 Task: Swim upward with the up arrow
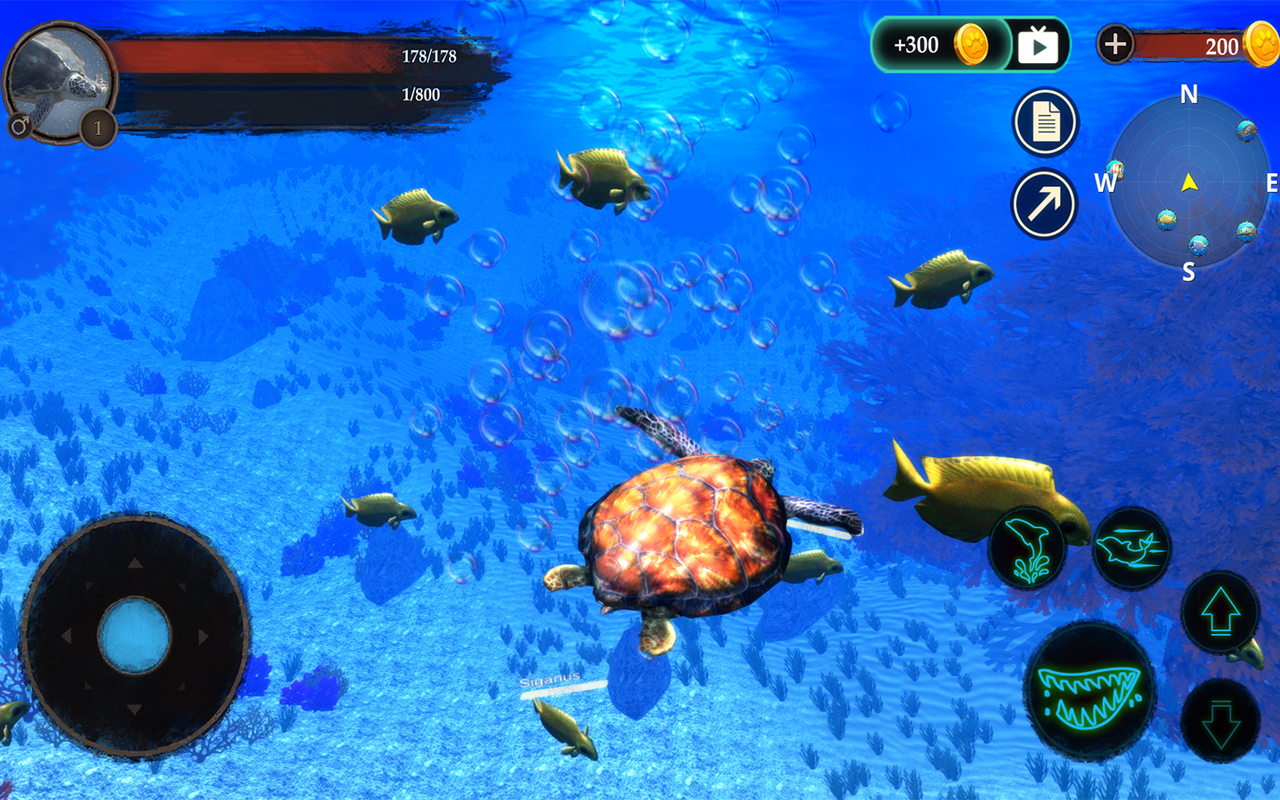tap(1219, 612)
